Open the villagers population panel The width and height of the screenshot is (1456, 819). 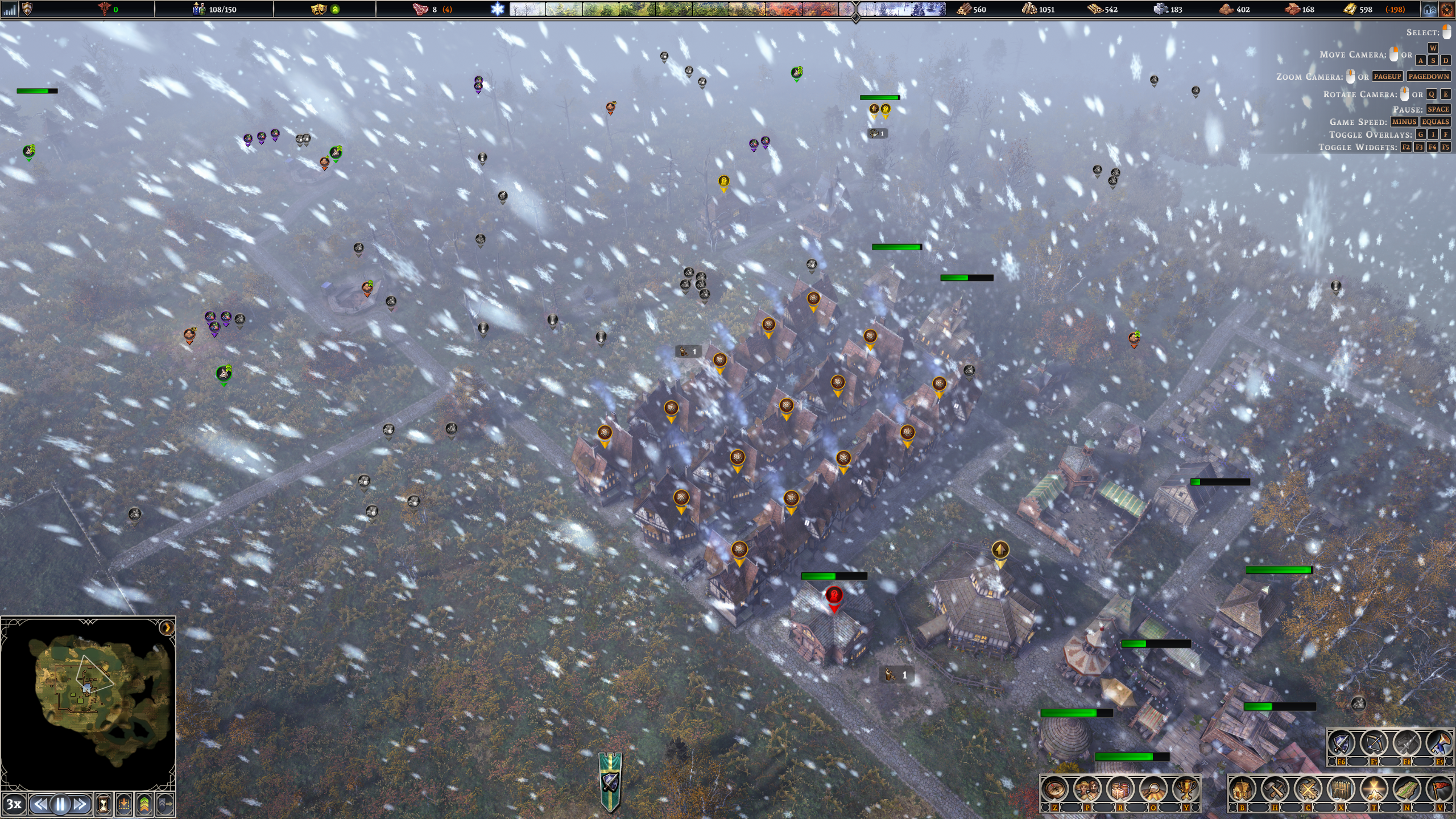click(x=1087, y=789)
